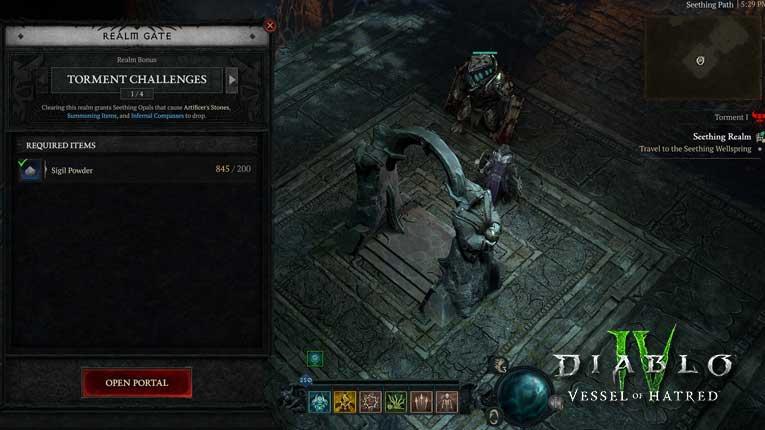Go to the next Realm Bonus option
Viewport: 765px width, 430px height.
pyautogui.click(x=232, y=80)
